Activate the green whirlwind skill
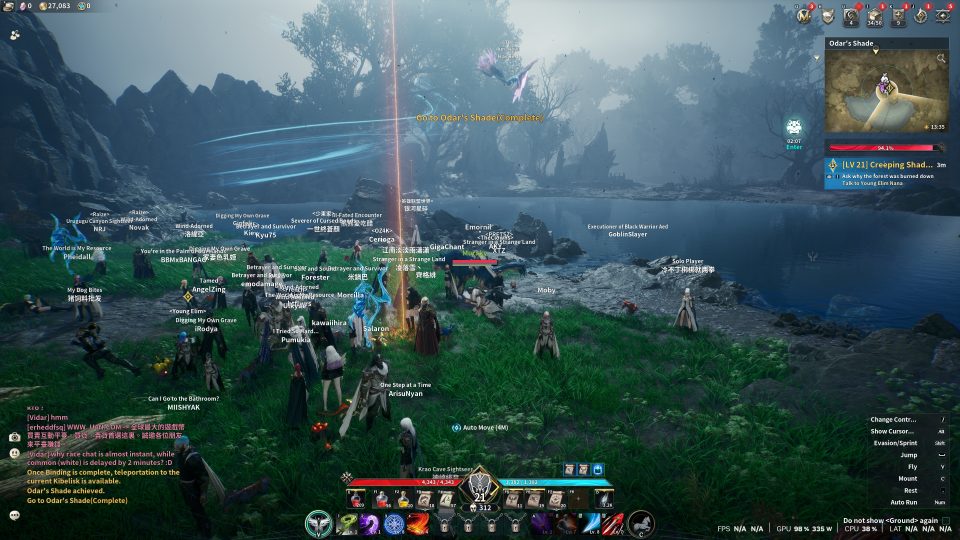 click(346, 523)
